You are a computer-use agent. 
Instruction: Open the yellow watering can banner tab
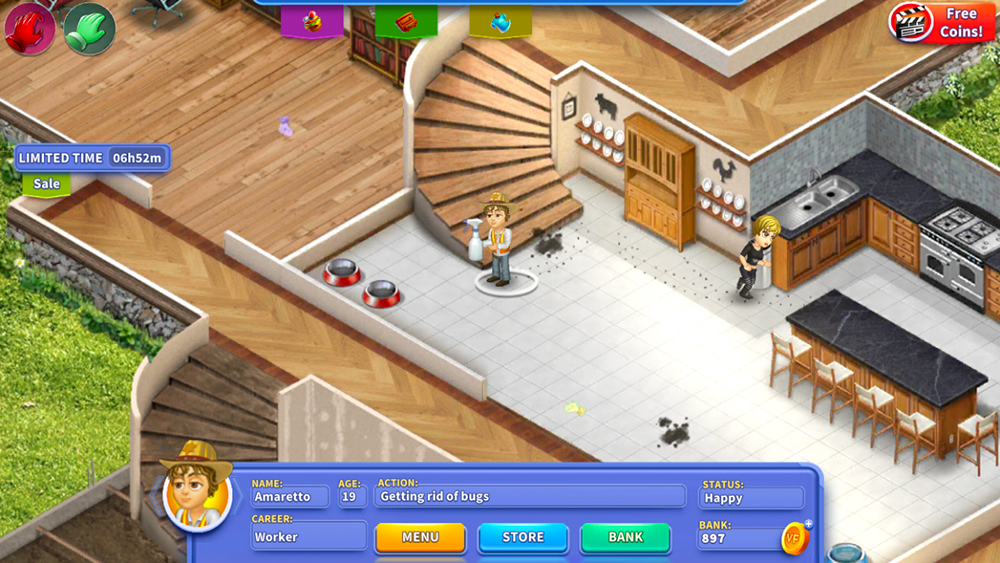(x=500, y=21)
